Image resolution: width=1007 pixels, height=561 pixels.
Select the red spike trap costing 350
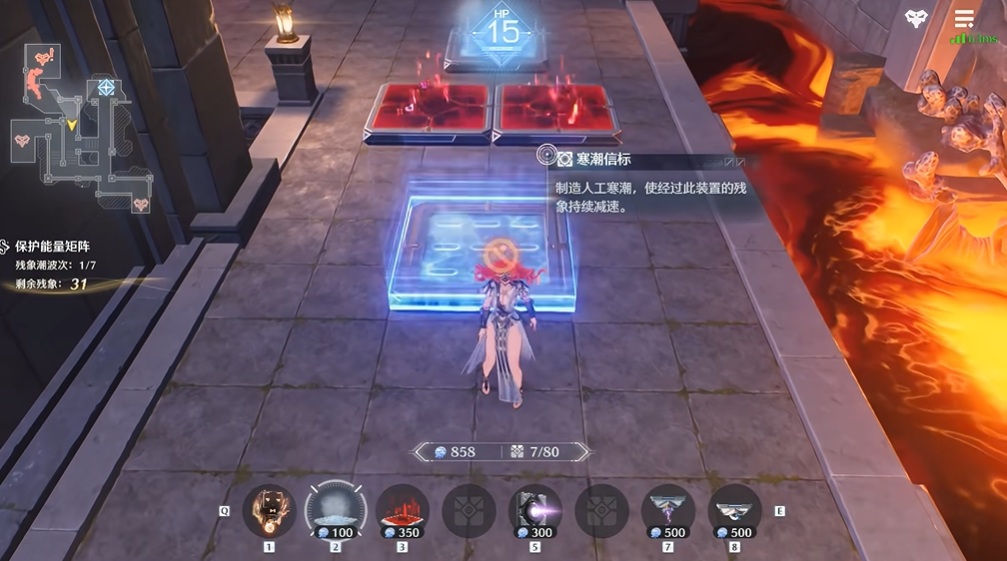click(402, 510)
